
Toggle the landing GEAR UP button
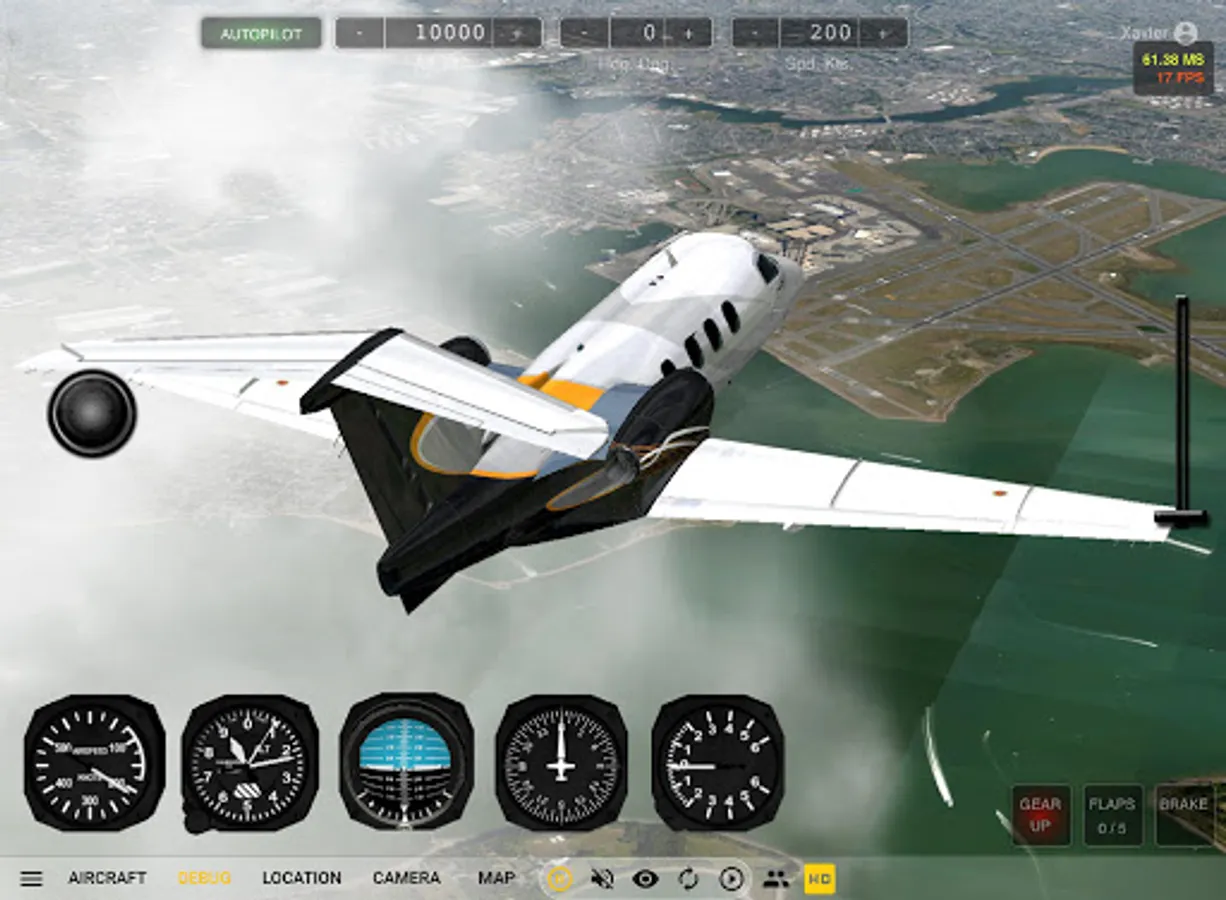1040,814
